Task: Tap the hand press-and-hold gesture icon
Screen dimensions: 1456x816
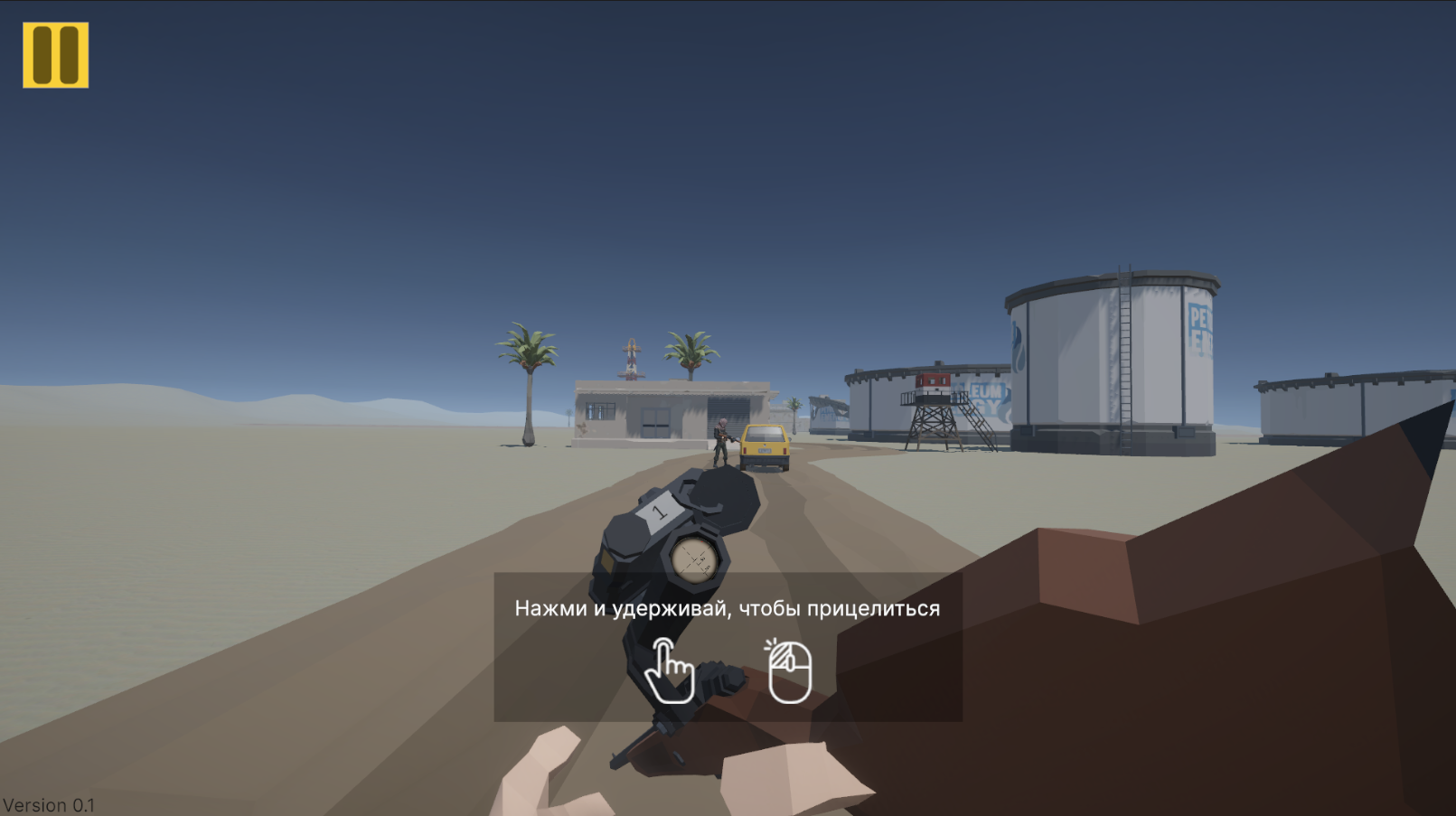Action: 669,672
